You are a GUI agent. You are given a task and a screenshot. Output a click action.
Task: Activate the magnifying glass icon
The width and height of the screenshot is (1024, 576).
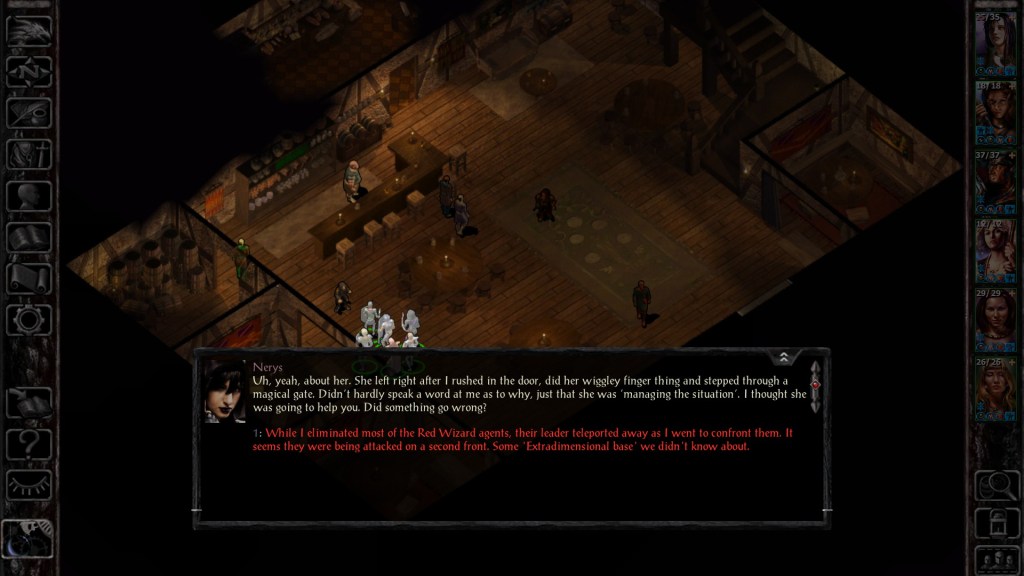[995, 485]
